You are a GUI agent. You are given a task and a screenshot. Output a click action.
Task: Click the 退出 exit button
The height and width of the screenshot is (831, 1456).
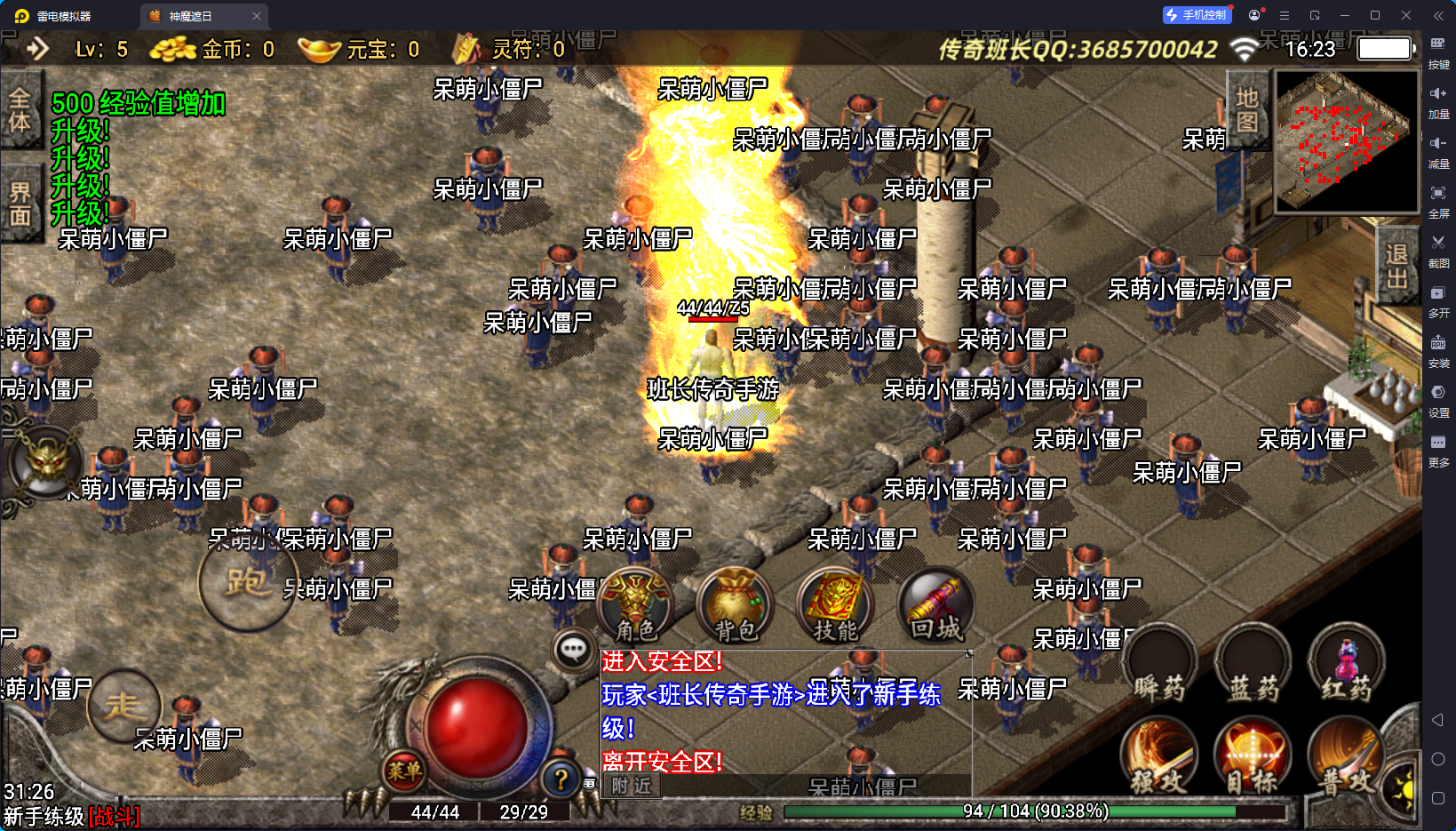[x=1396, y=267]
